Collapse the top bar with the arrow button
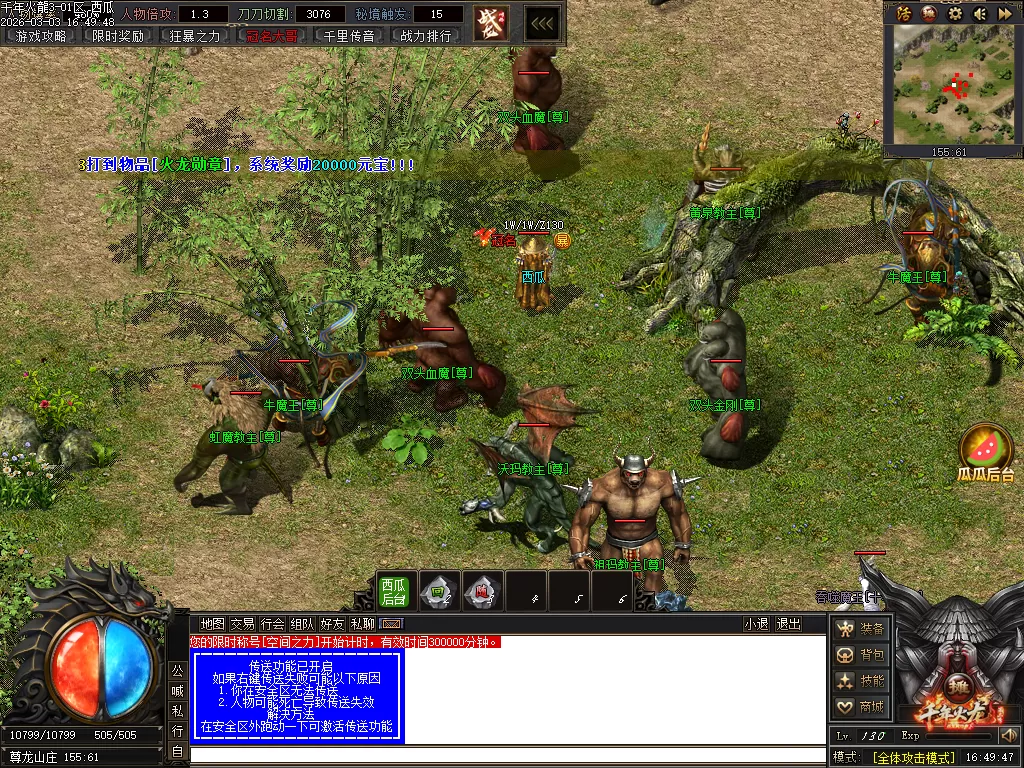 (542, 23)
